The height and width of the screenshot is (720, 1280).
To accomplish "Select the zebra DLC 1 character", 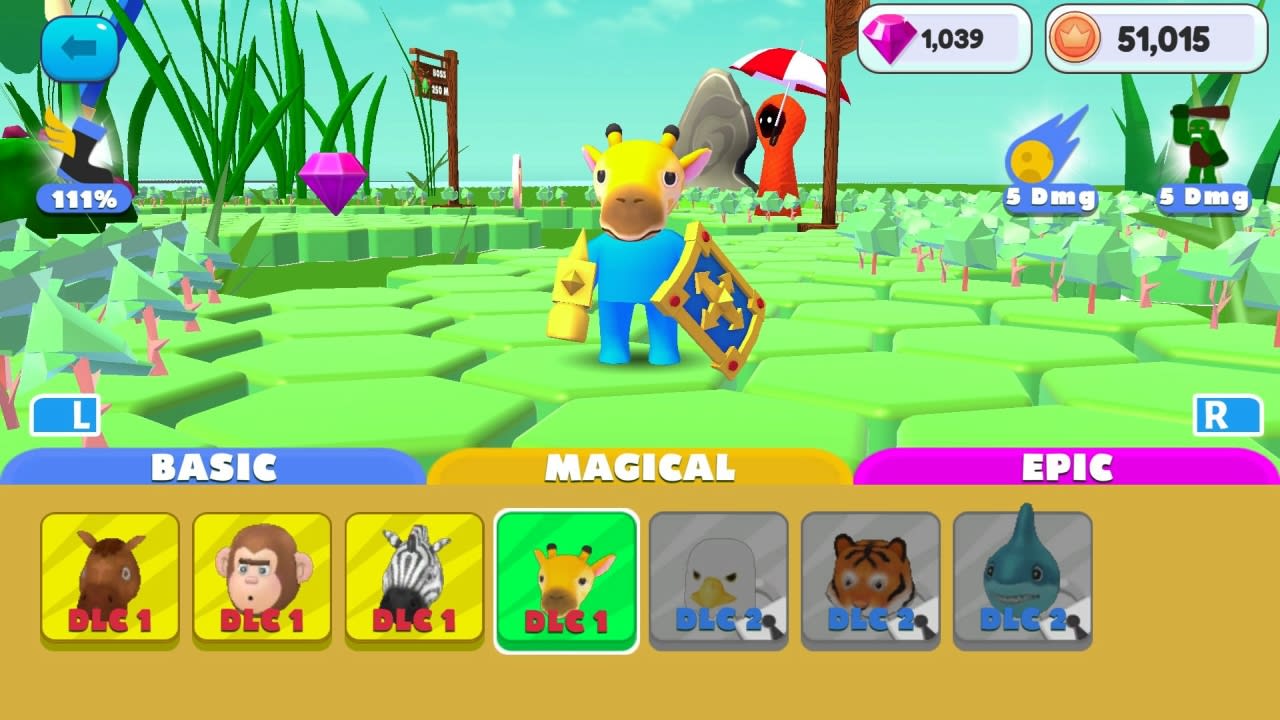I will point(414,577).
